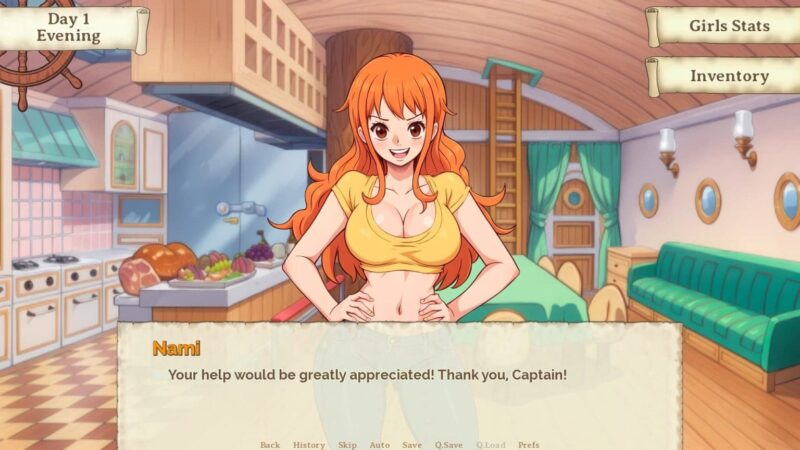Go Back in dialogue
800x450 pixels.
270,444
